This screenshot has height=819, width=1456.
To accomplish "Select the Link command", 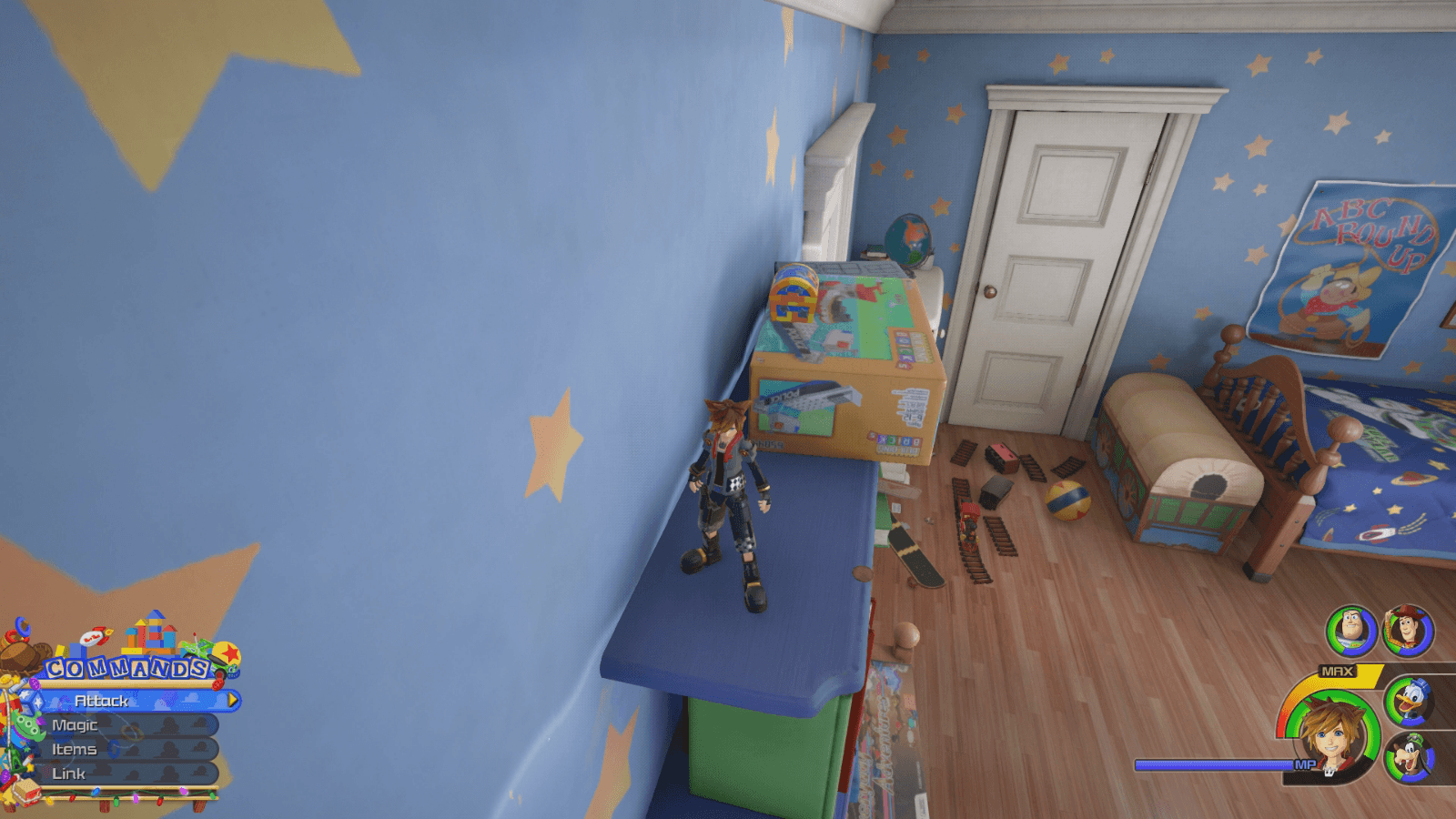I will 68,773.
